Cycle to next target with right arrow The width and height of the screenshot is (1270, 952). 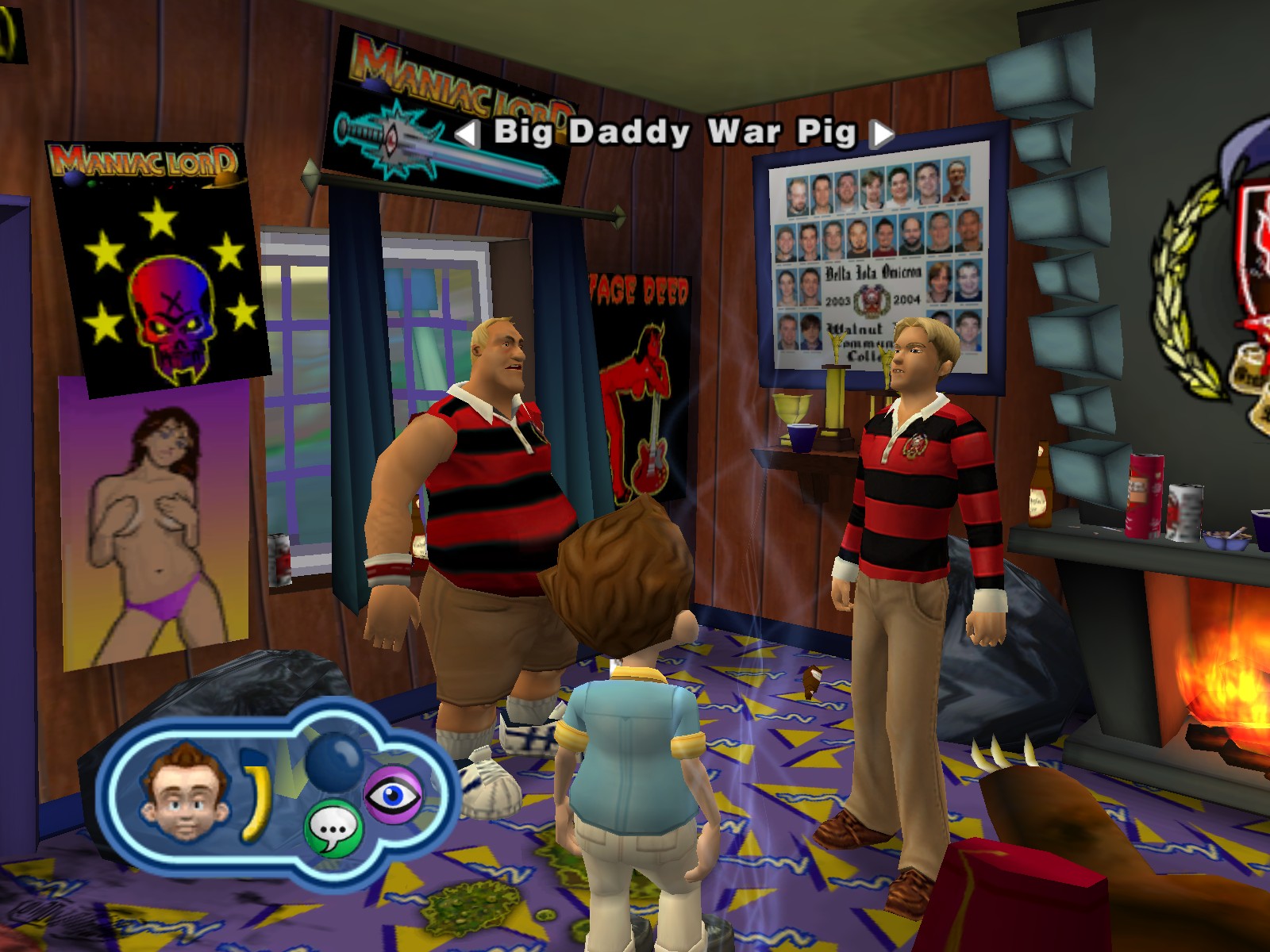pyautogui.click(x=881, y=134)
